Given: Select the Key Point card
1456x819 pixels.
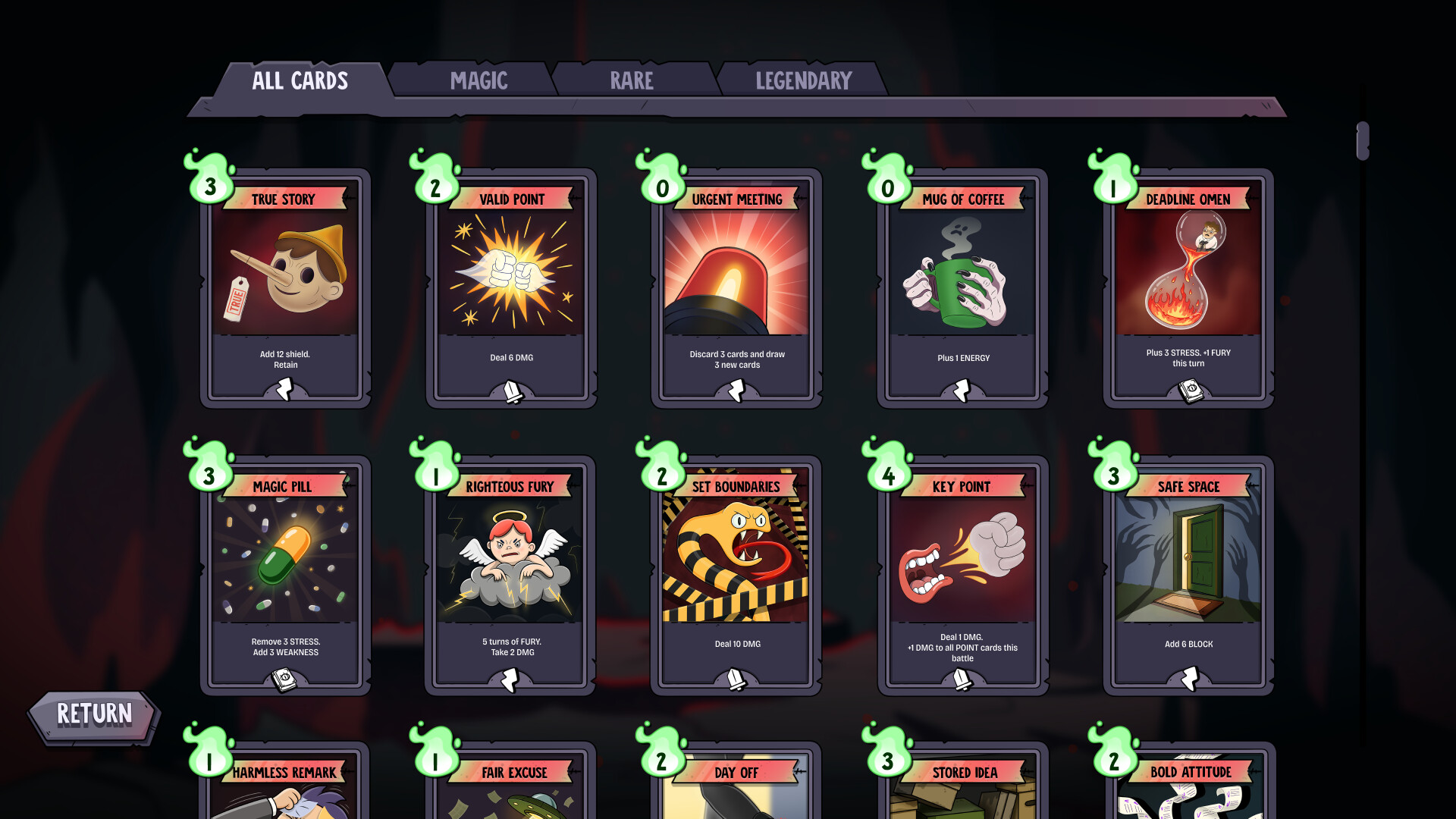Looking at the screenshot, I should click(962, 575).
